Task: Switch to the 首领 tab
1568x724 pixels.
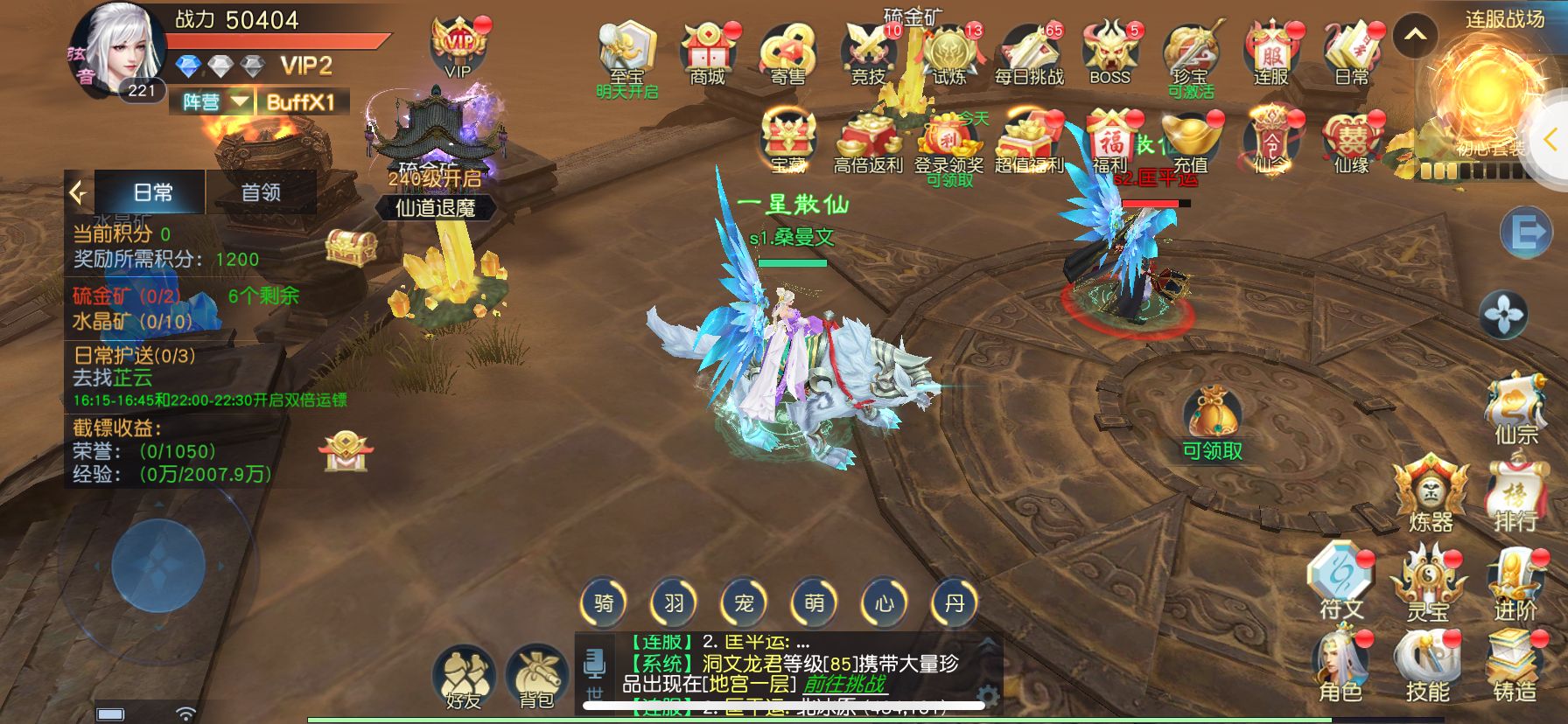Action: (x=261, y=192)
